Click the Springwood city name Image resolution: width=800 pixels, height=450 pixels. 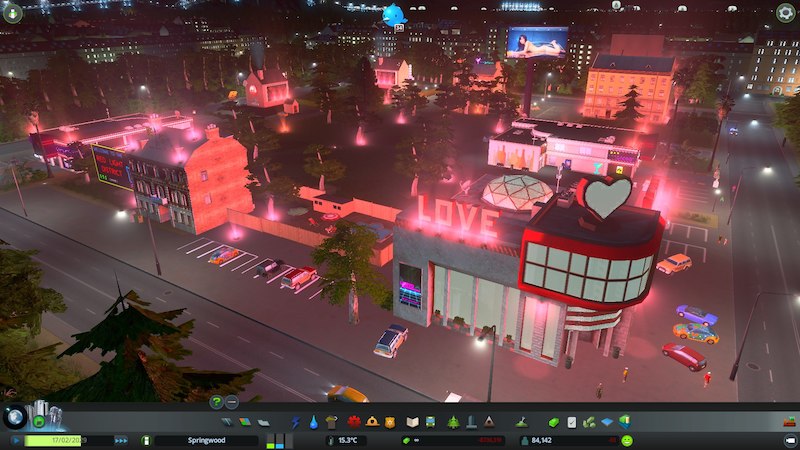click(205, 440)
